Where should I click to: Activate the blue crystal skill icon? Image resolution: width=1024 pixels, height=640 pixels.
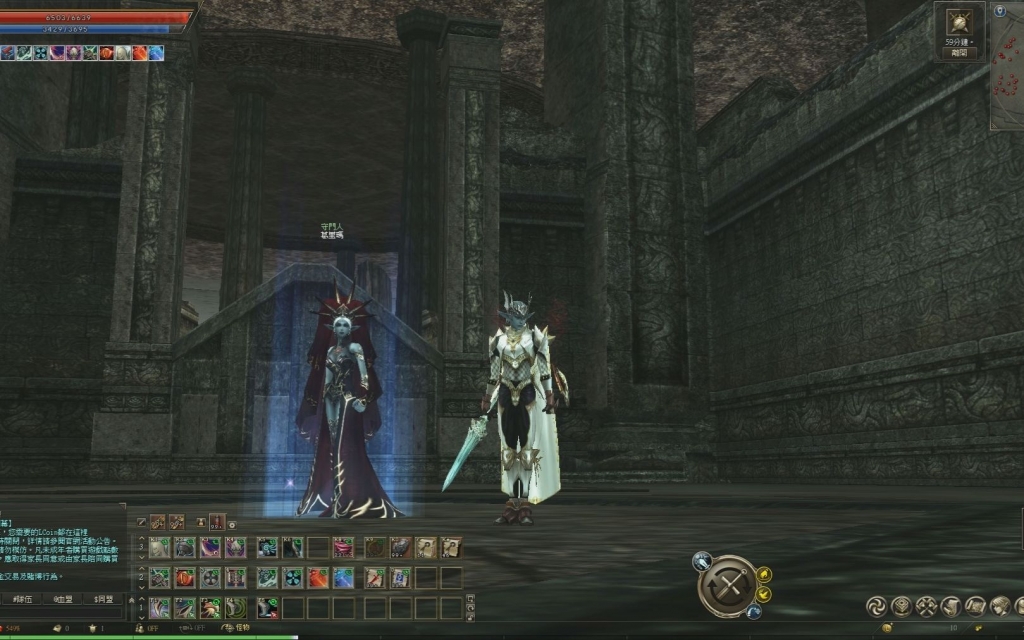pyautogui.click(x=342, y=577)
